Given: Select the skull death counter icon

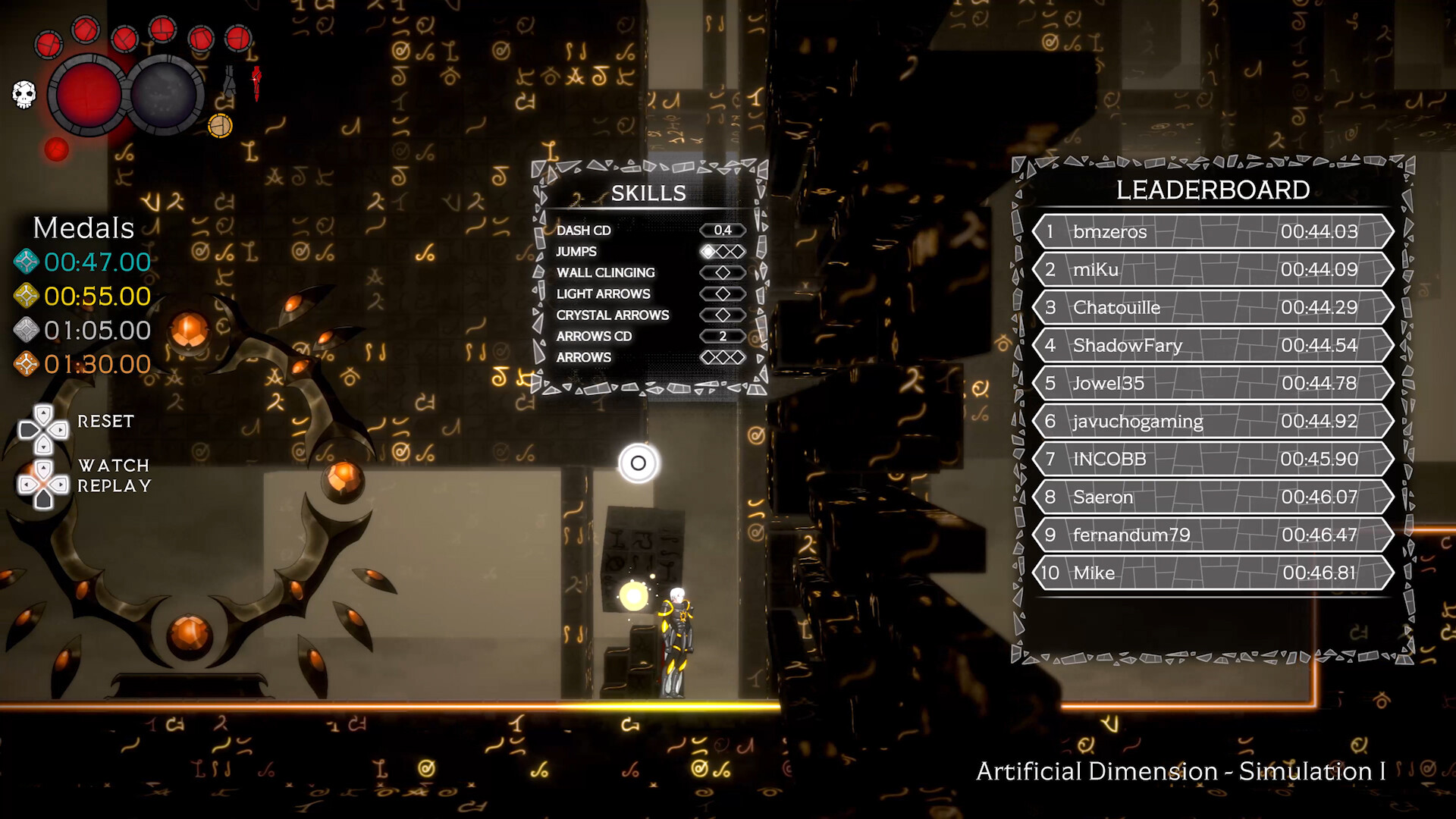Looking at the screenshot, I should 24,94.
